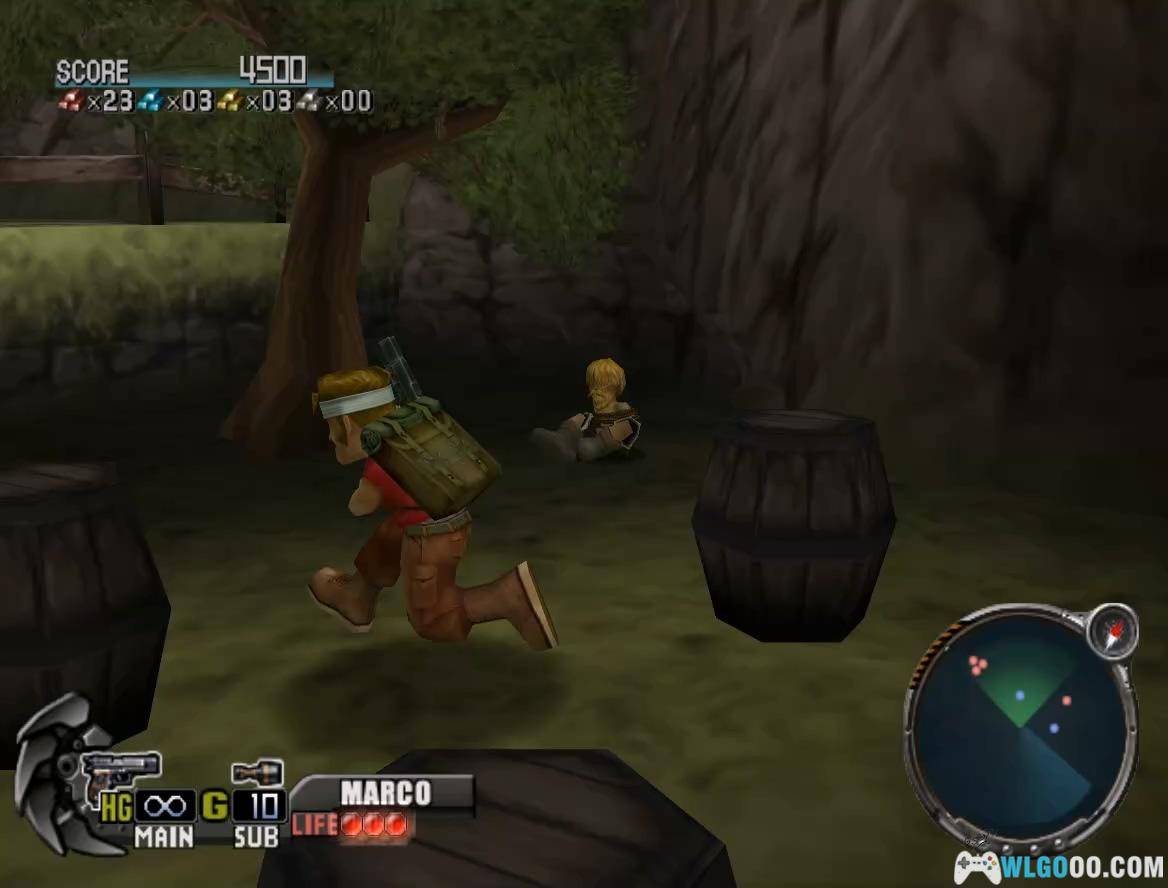Click the compass on the radar
The image size is (1168, 888).
tap(1112, 631)
